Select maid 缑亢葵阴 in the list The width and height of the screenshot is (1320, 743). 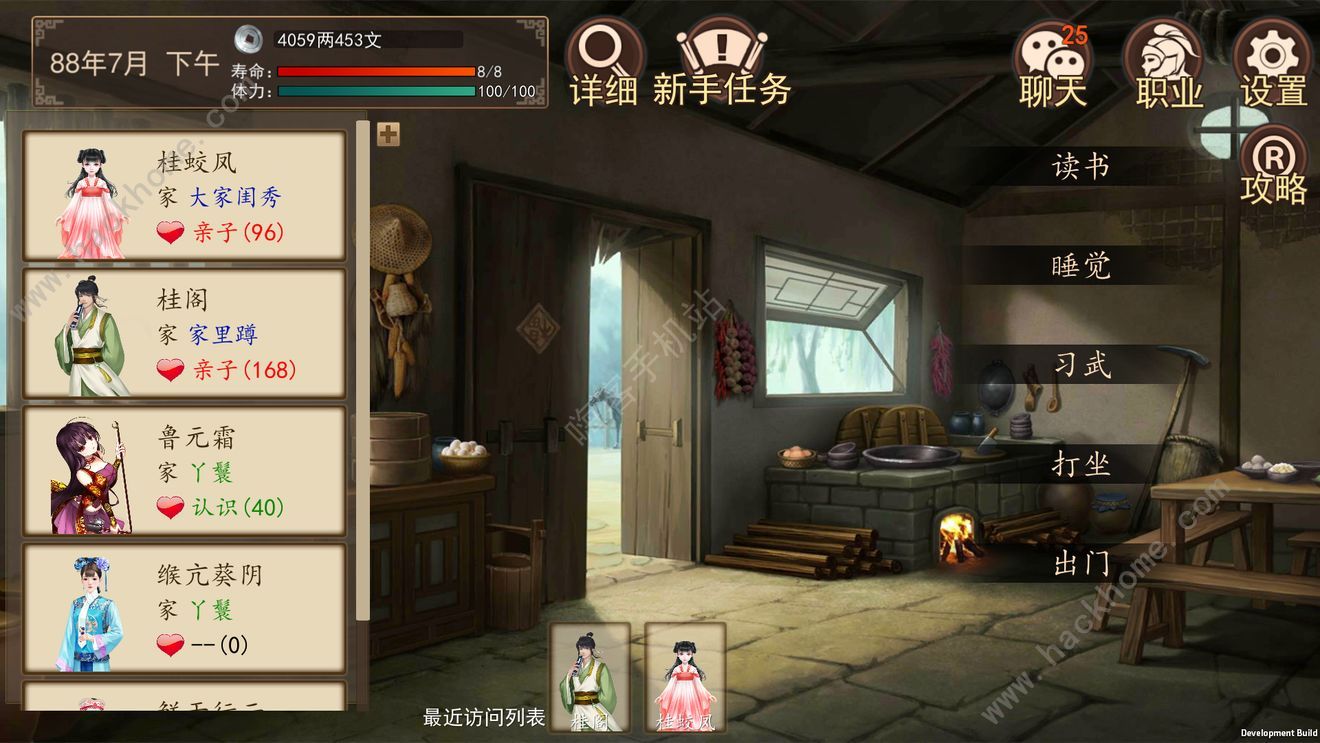click(x=184, y=609)
